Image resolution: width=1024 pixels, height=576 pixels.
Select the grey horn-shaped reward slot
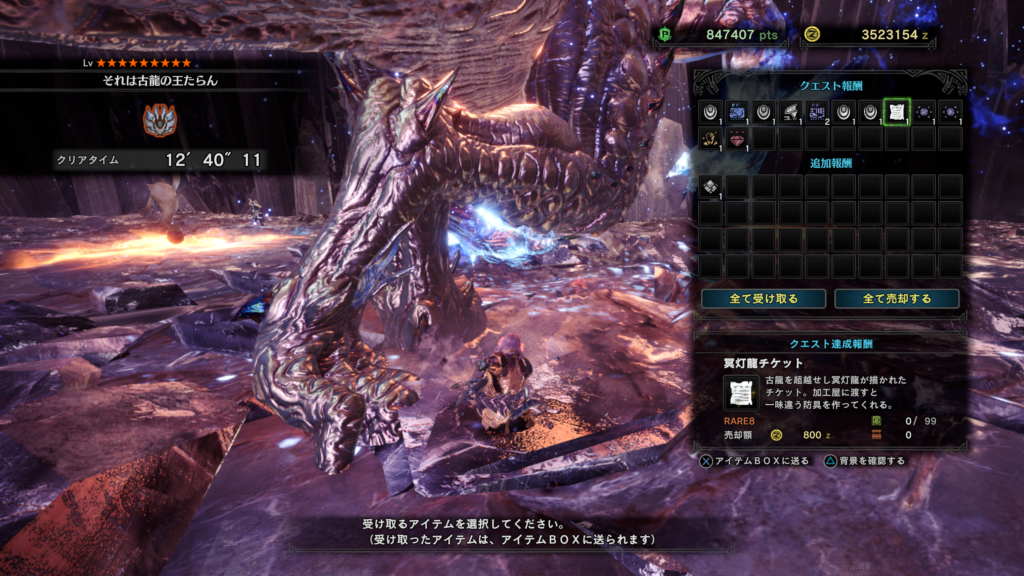coord(790,112)
